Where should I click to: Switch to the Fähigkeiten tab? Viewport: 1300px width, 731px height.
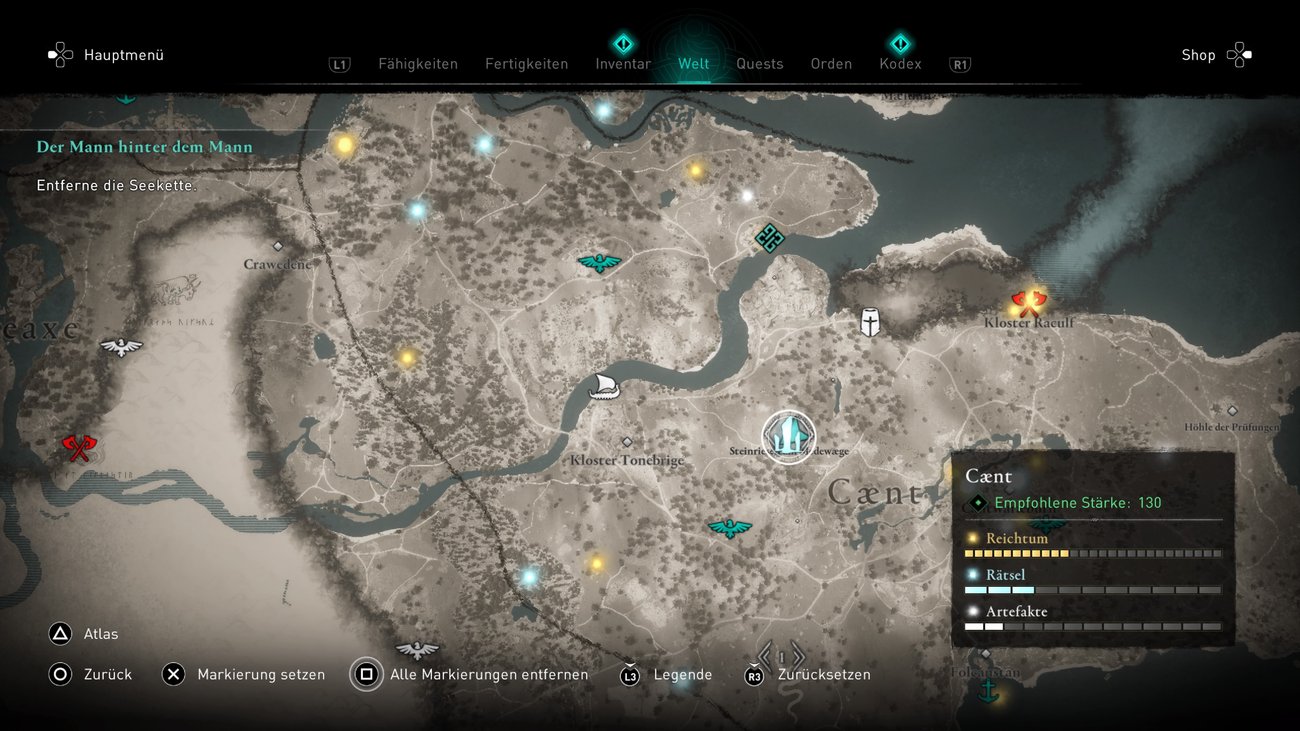tap(417, 64)
